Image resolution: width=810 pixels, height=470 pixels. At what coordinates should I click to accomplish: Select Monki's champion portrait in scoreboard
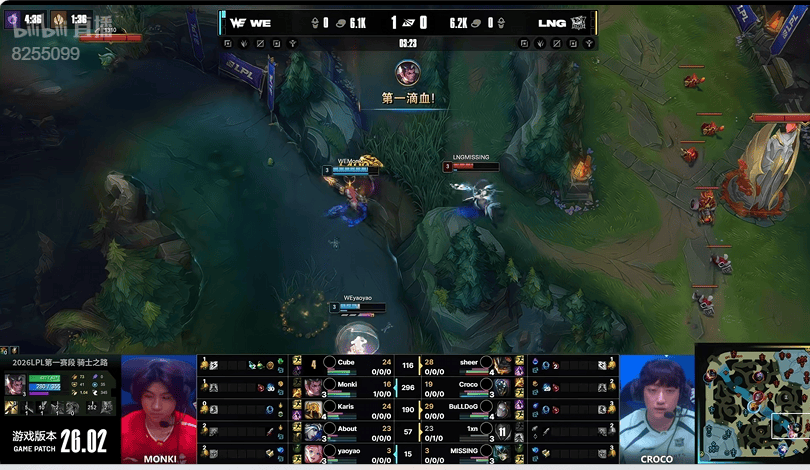tap(313, 387)
